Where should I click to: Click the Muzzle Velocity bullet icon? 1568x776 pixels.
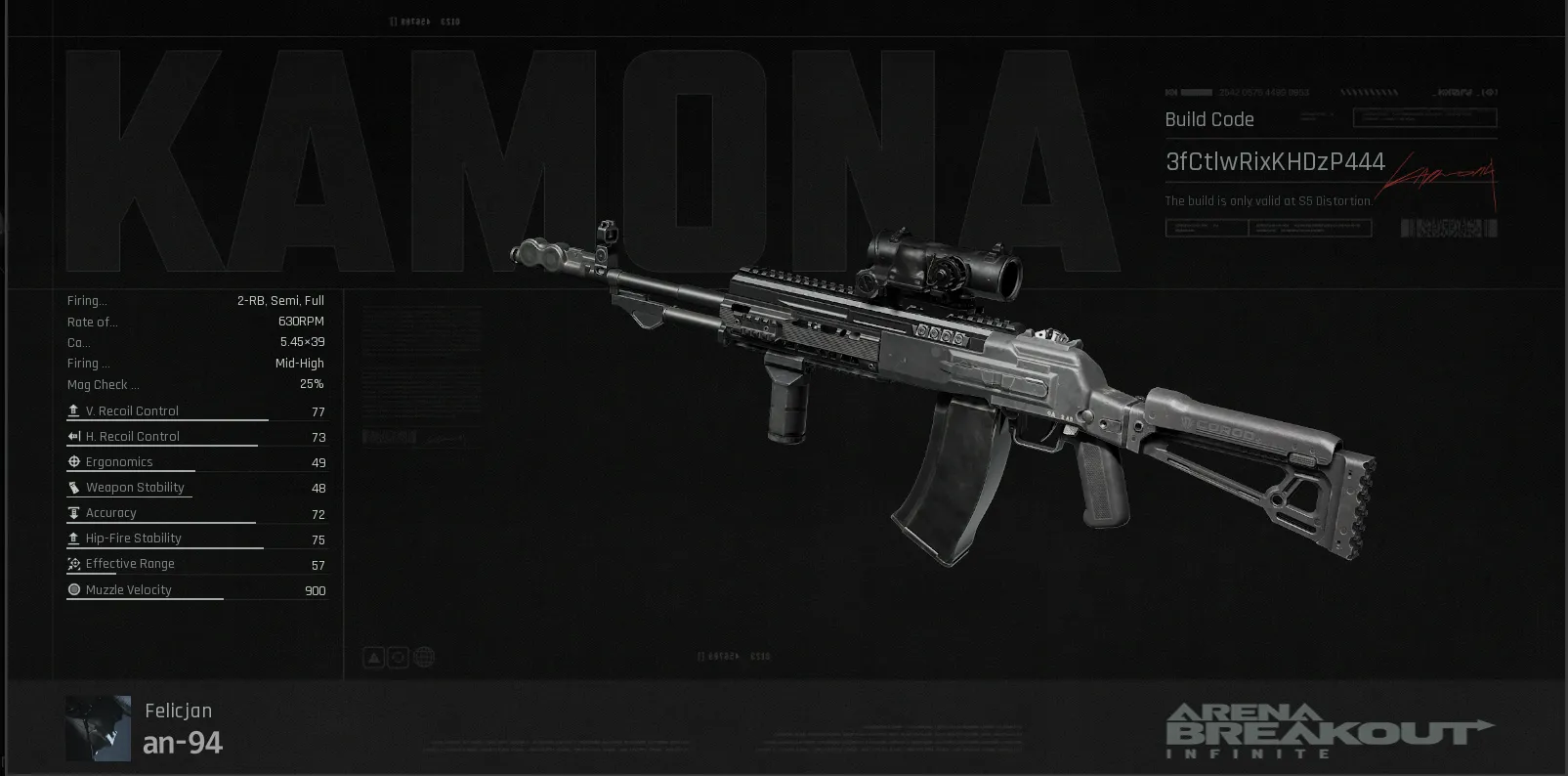click(73, 588)
